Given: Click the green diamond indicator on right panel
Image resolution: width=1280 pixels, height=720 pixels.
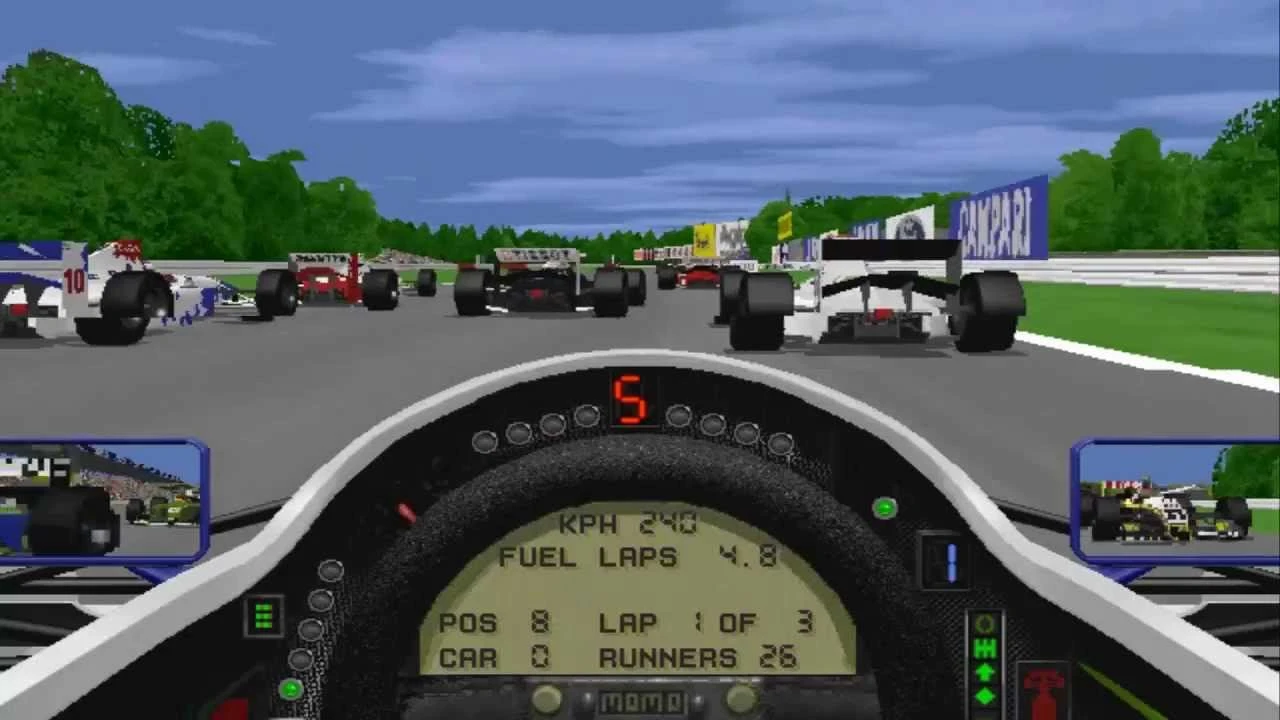Looking at the screenshot, I should (x=984, y=694).
